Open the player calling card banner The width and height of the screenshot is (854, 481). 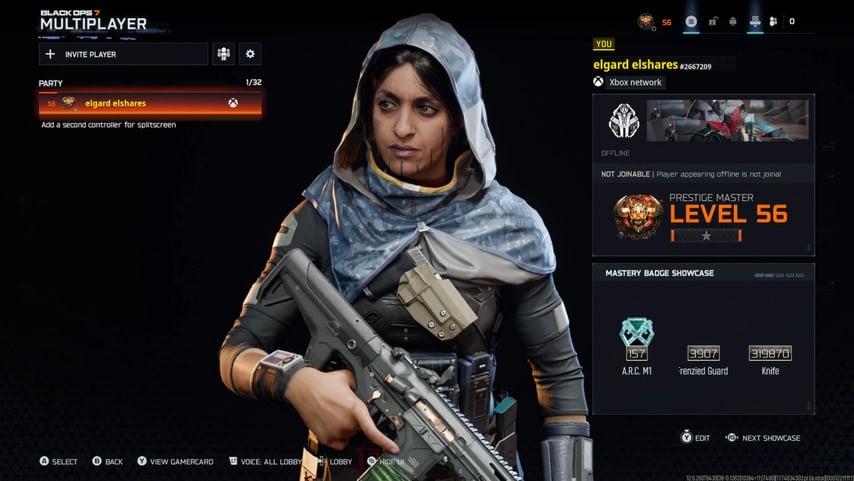[x=728, y=121]
